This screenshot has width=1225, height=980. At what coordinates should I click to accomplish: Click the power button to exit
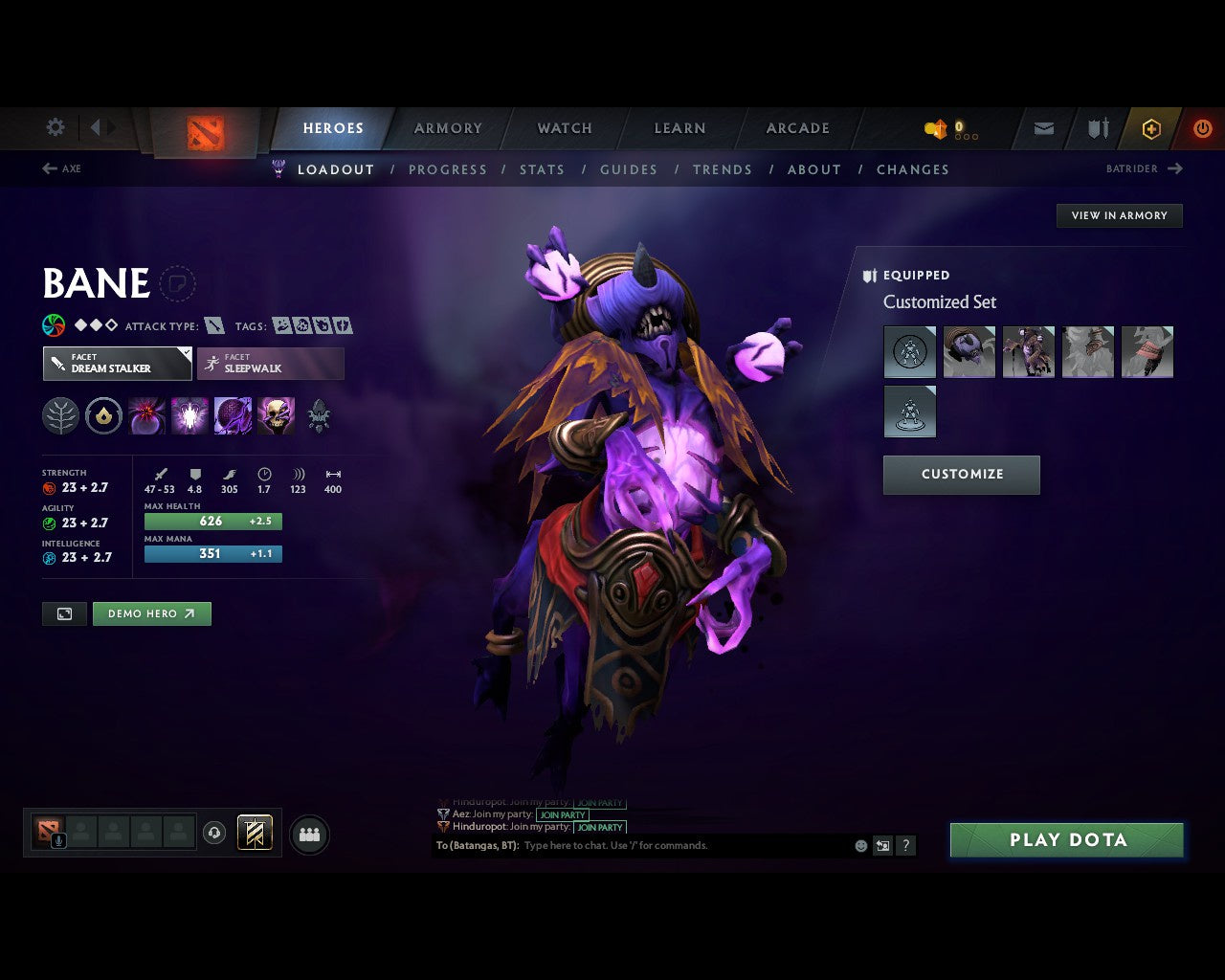[1203, 128]
